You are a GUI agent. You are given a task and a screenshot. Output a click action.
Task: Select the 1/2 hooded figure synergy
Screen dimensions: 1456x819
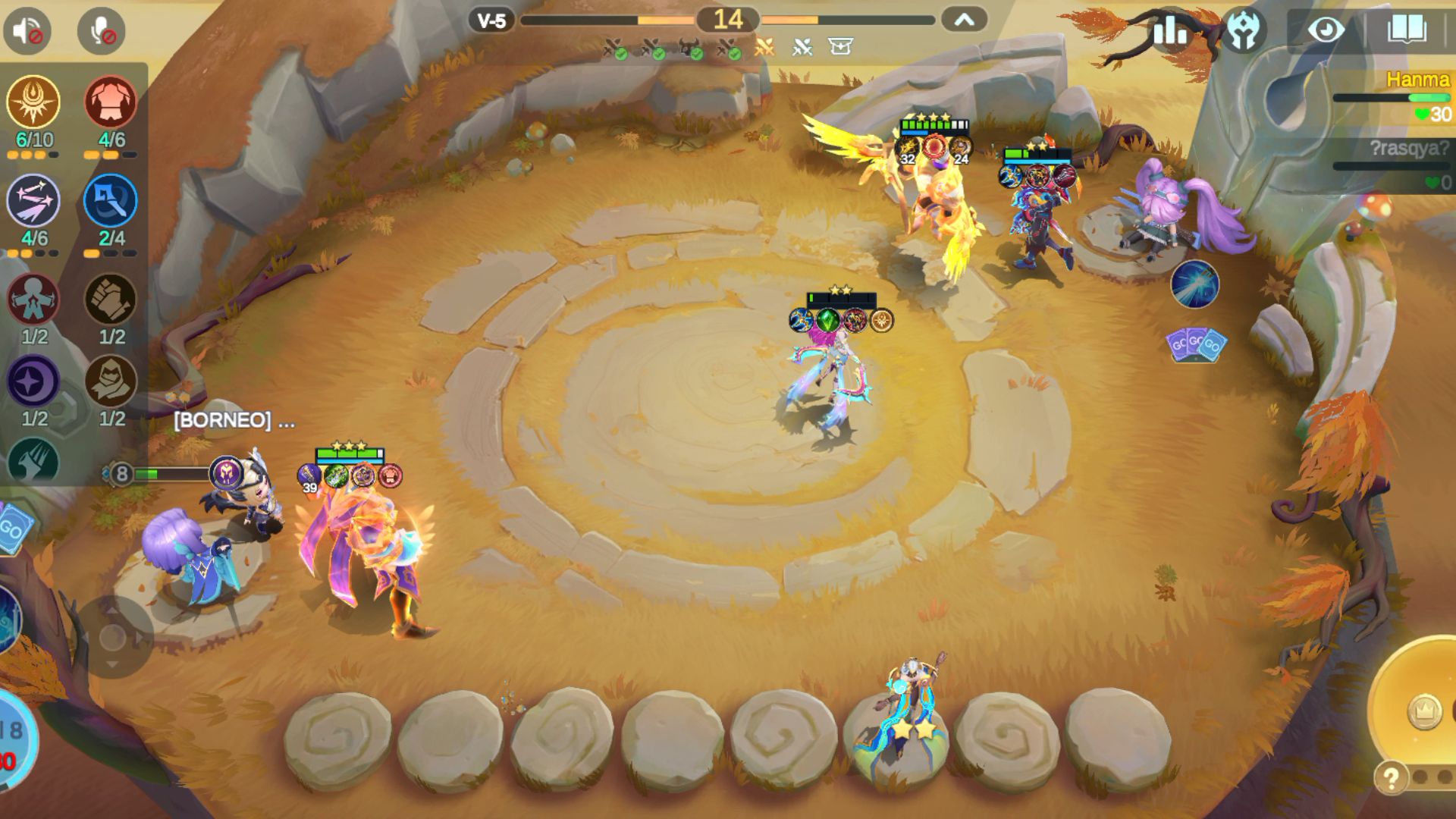click(111, 381)
